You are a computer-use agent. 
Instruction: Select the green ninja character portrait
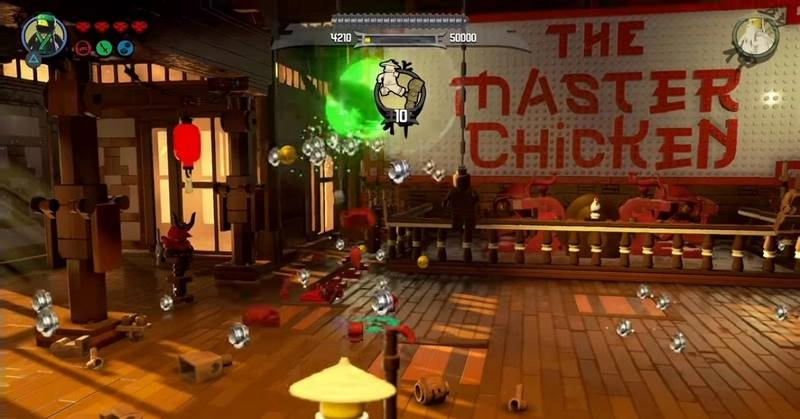click(x=46, y=34)
